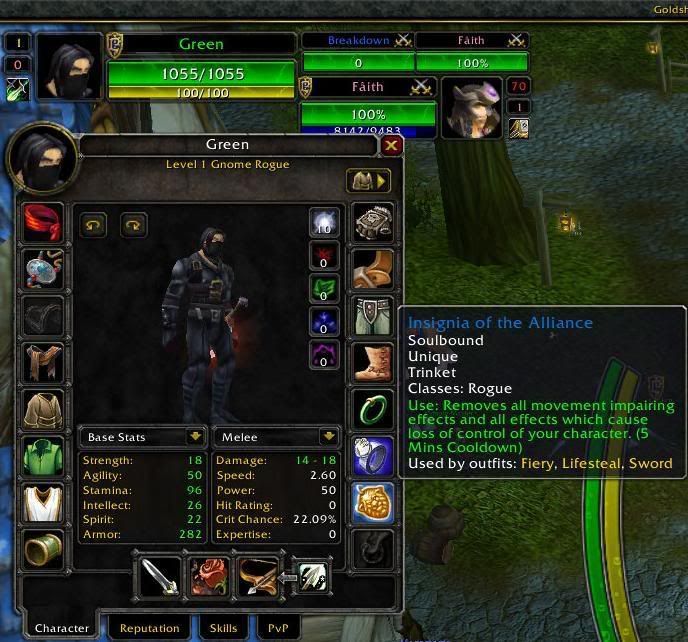Click the rose off-hand slot

click(x=209, y=575)
